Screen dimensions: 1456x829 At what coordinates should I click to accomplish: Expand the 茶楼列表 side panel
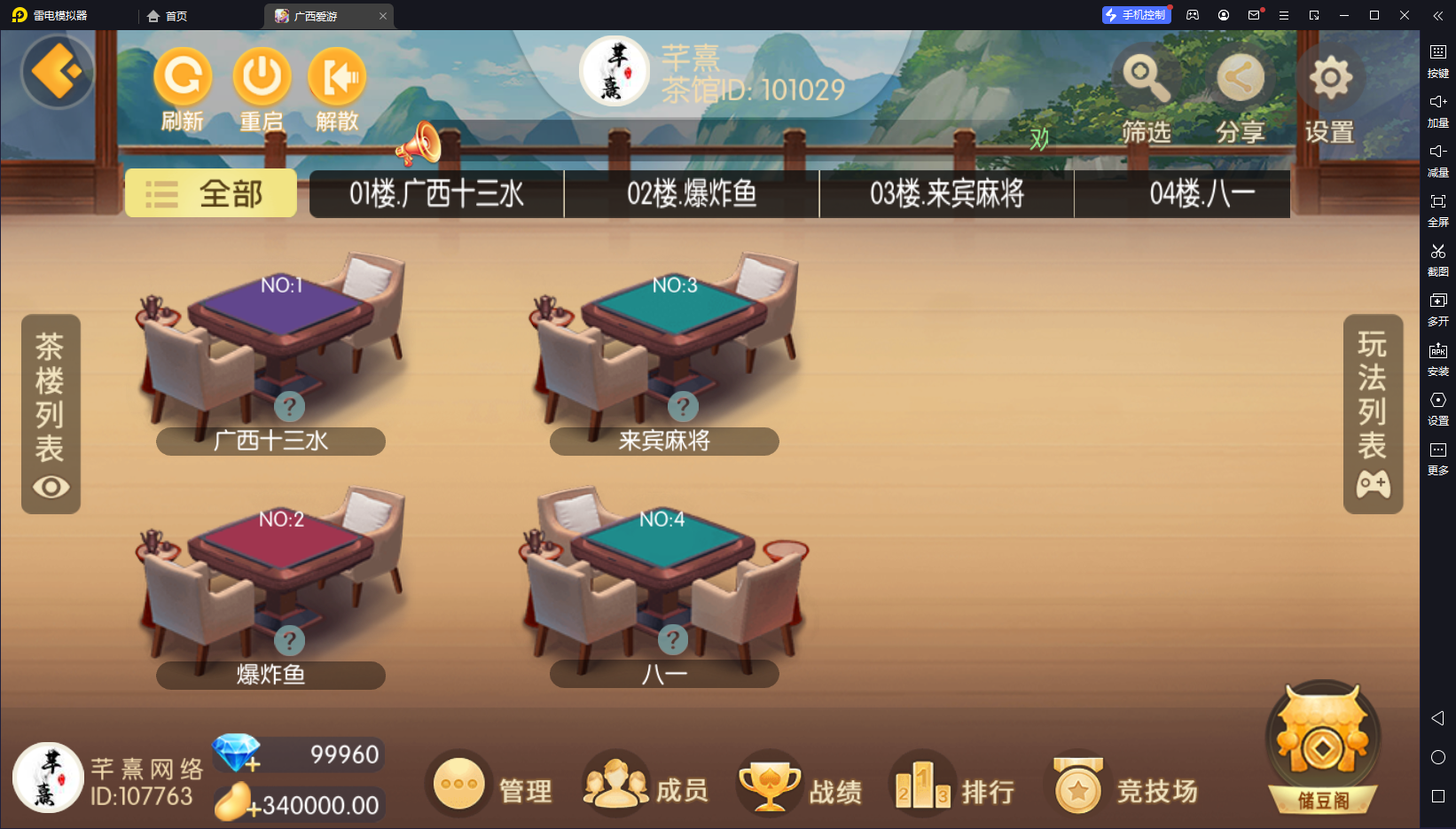pos(51,413)
